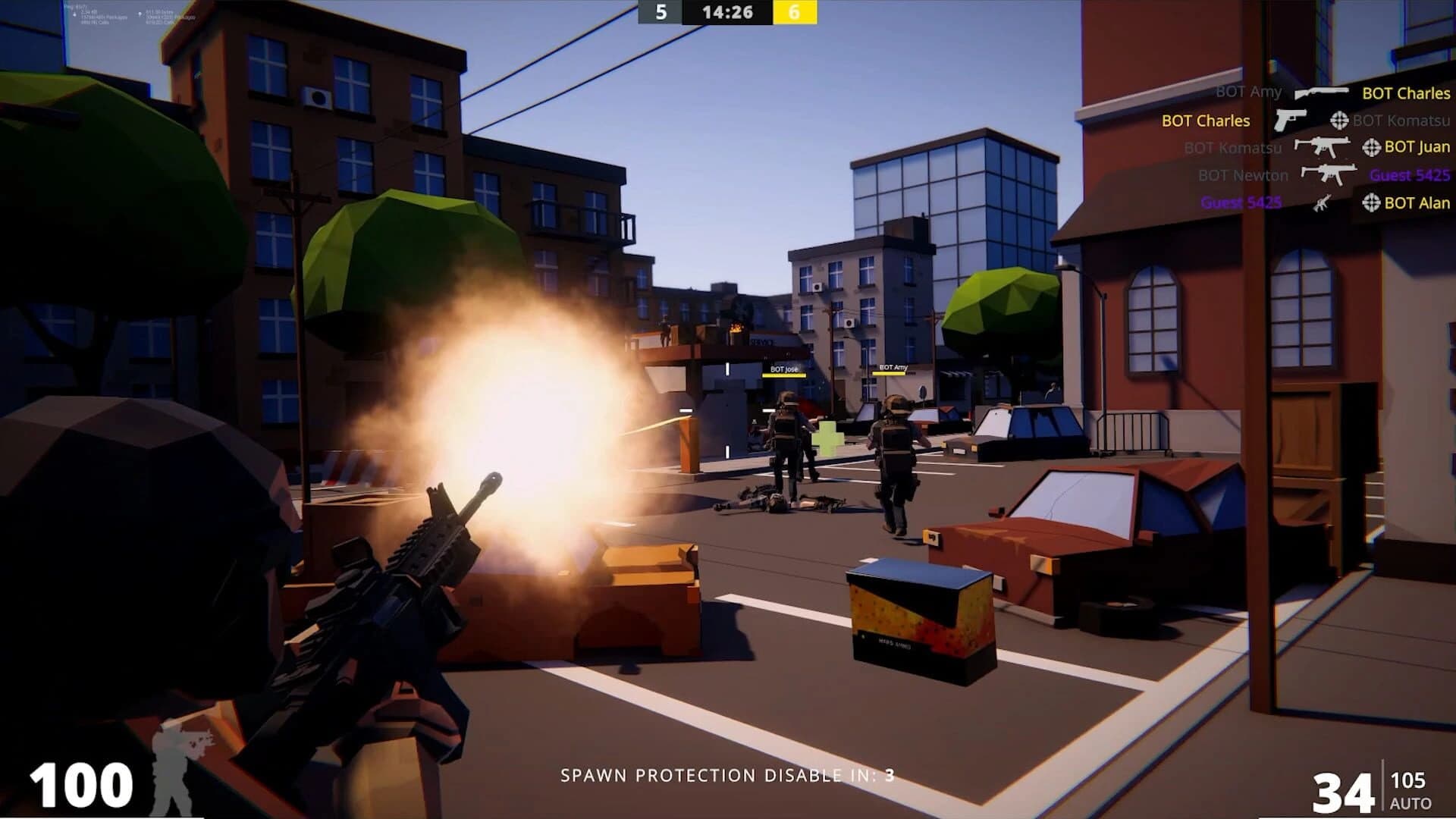Click BOT Charles in the kill feed
The width and height of the screenshot is (1456, 819).
[1205, 121]
